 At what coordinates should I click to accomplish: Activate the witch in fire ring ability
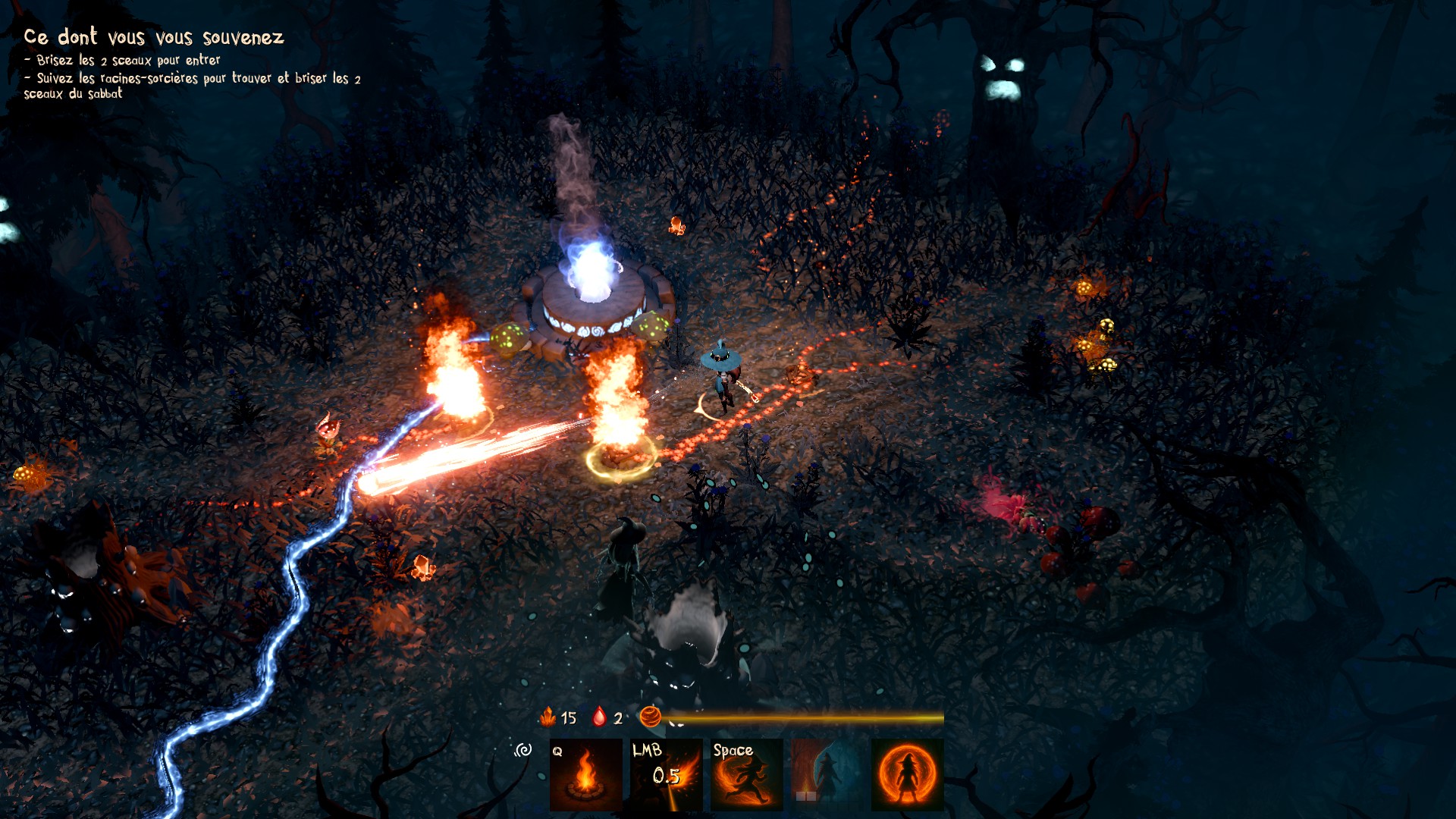[x=908, y=774]
